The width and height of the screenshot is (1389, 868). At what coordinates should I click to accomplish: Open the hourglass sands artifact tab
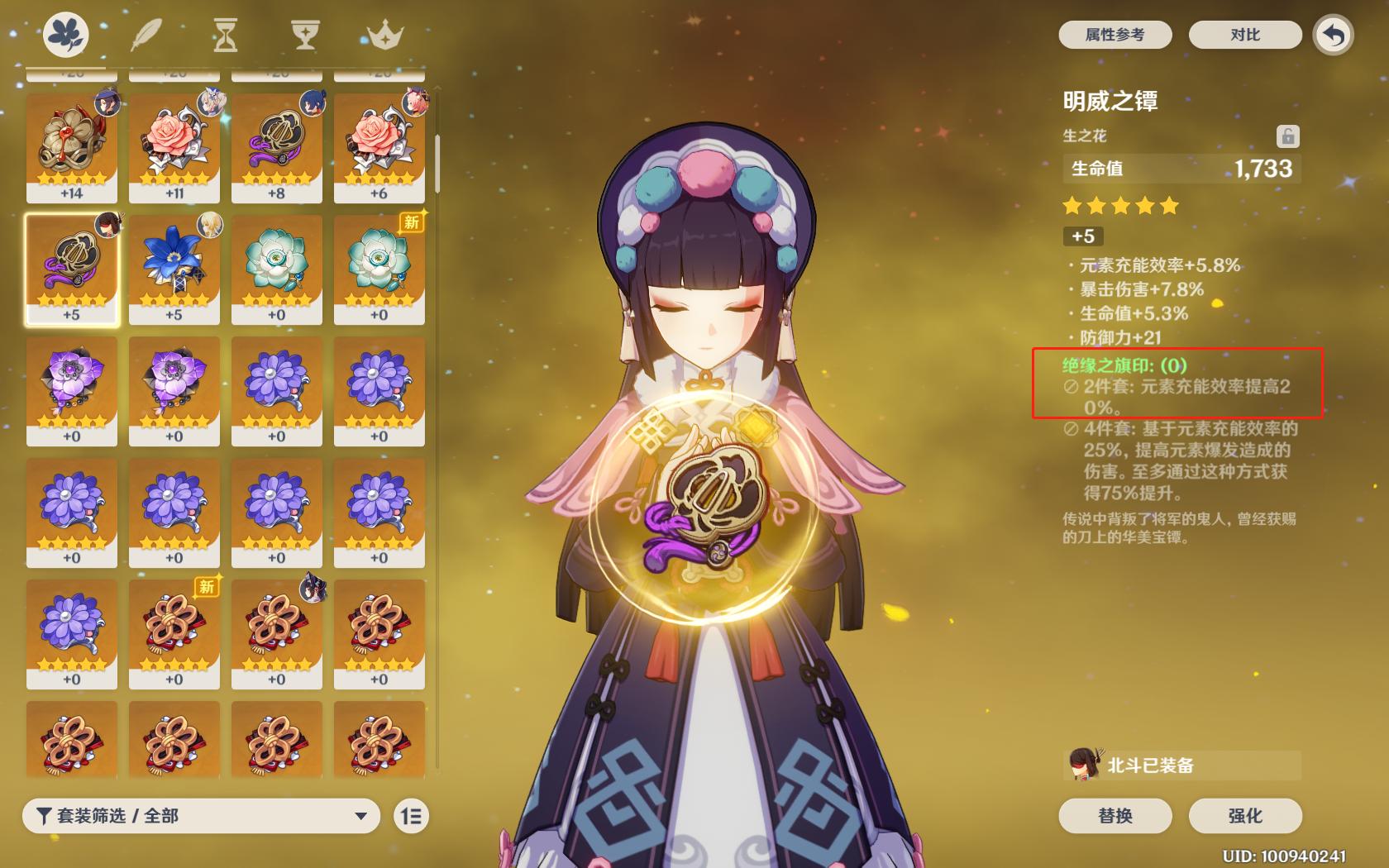[225, 35]
